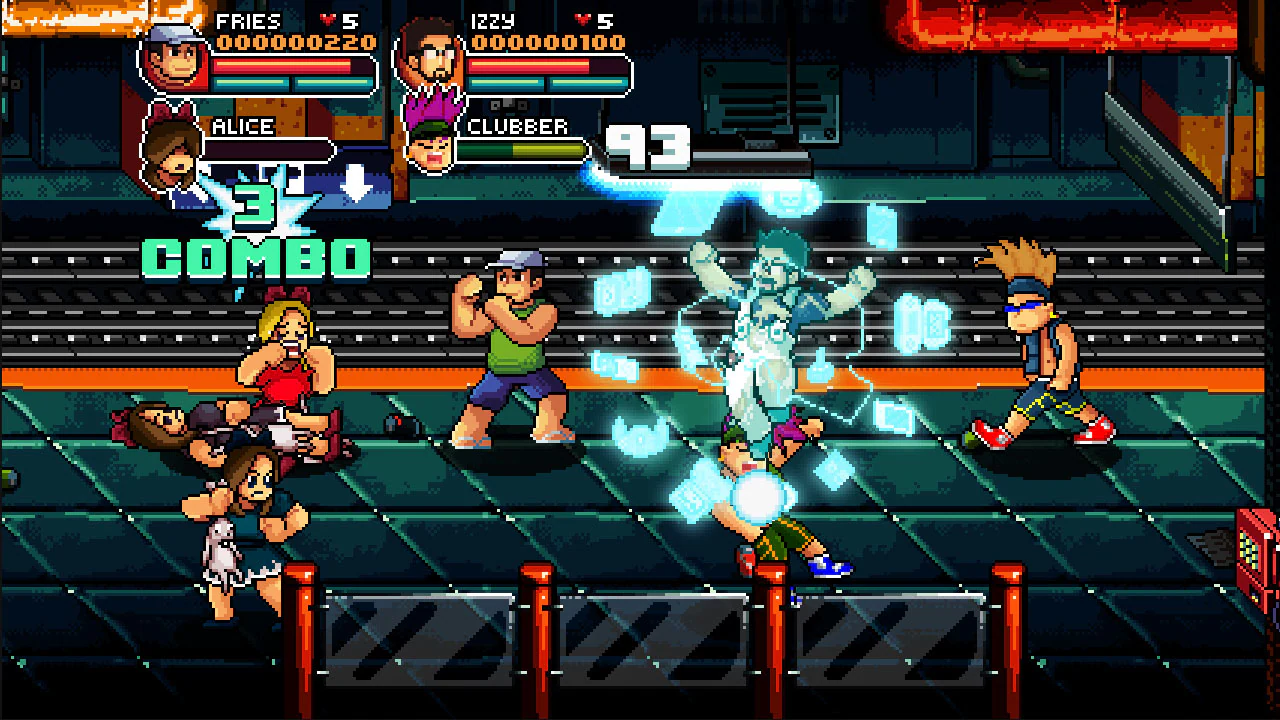Image resolution: width=1280 pixels, height=720 pixels.
Task: Click the CLUBBER name label
Action: tap(517, 126)
